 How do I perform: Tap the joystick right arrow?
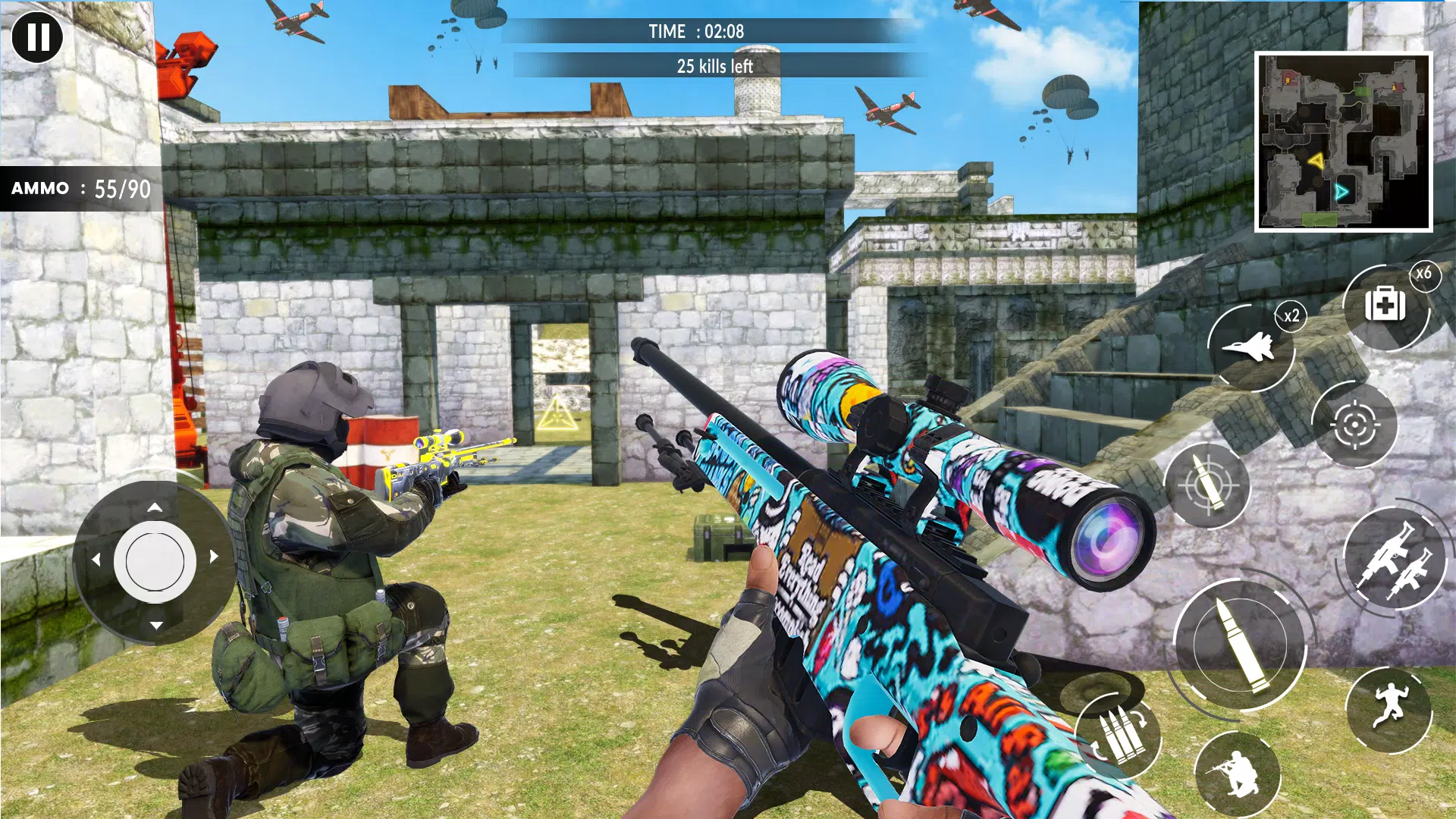214,557
